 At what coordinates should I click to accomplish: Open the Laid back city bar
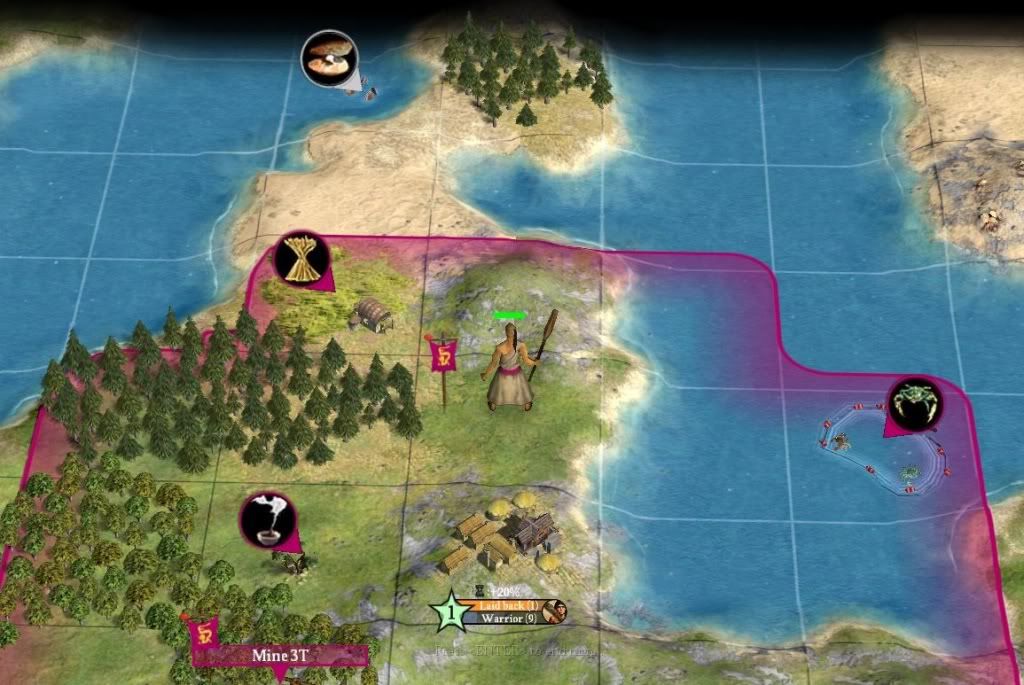[x=506, y=605]
